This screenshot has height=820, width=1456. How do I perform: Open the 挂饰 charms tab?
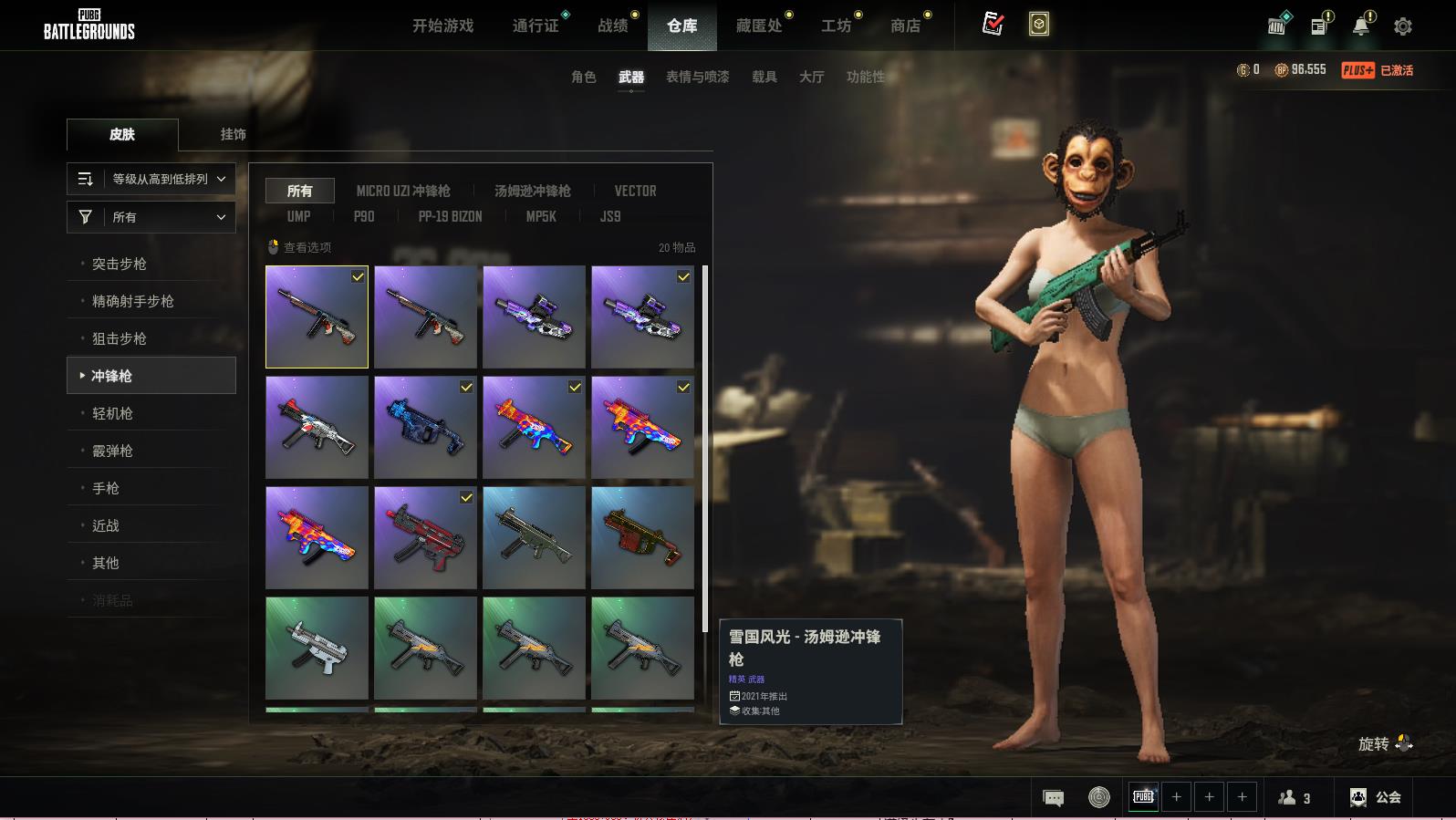tap(233, 134)
